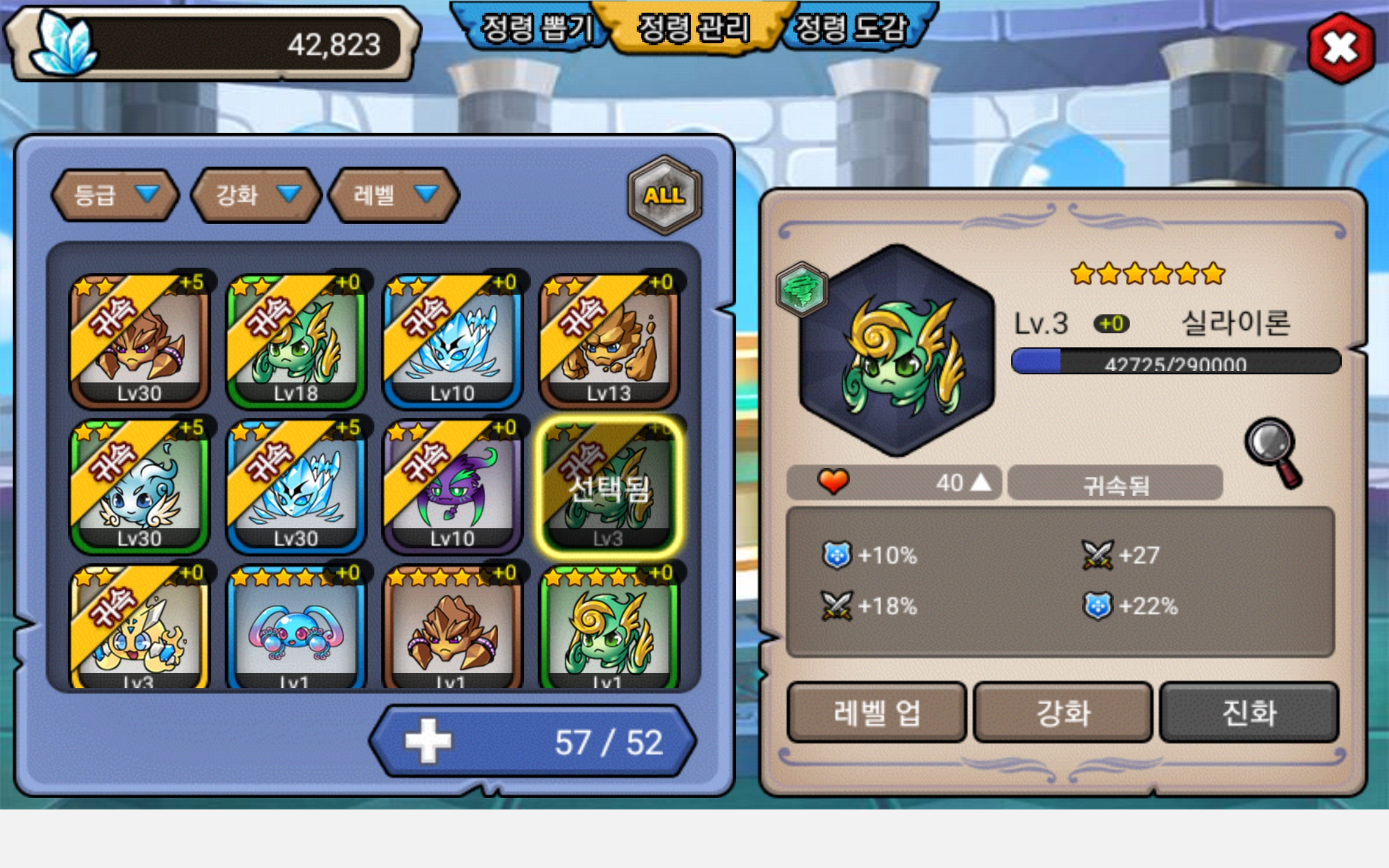Select the Lv3 yellow spirit holding crystals
The image size is (1389, 868).
139,629
